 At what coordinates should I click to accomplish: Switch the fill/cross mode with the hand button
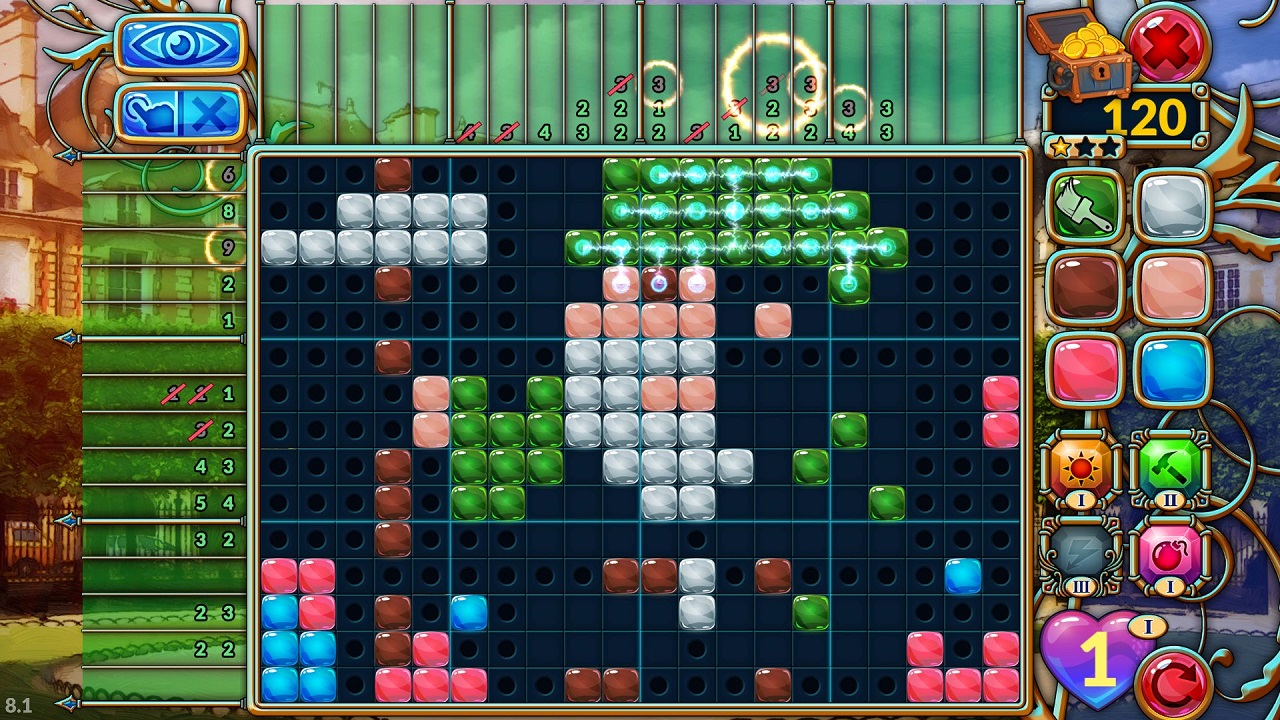pos(181,112)
